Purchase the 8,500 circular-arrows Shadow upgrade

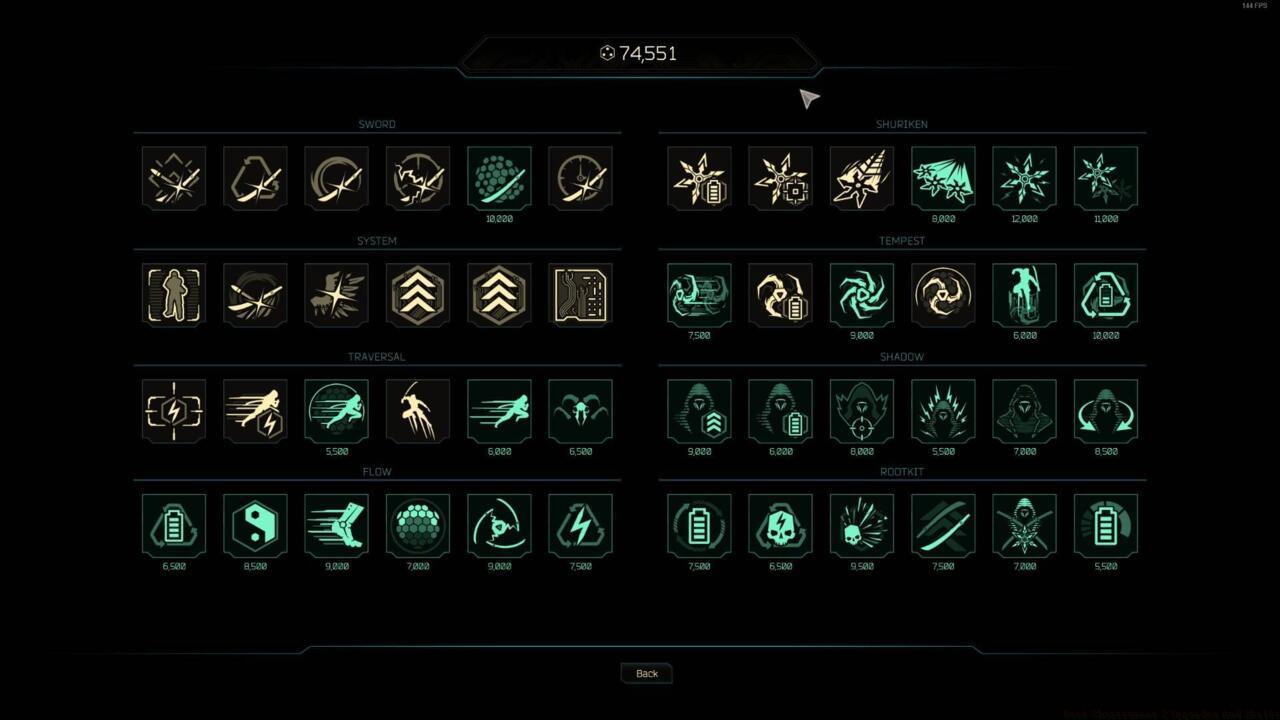click(x=1104, y=409)
